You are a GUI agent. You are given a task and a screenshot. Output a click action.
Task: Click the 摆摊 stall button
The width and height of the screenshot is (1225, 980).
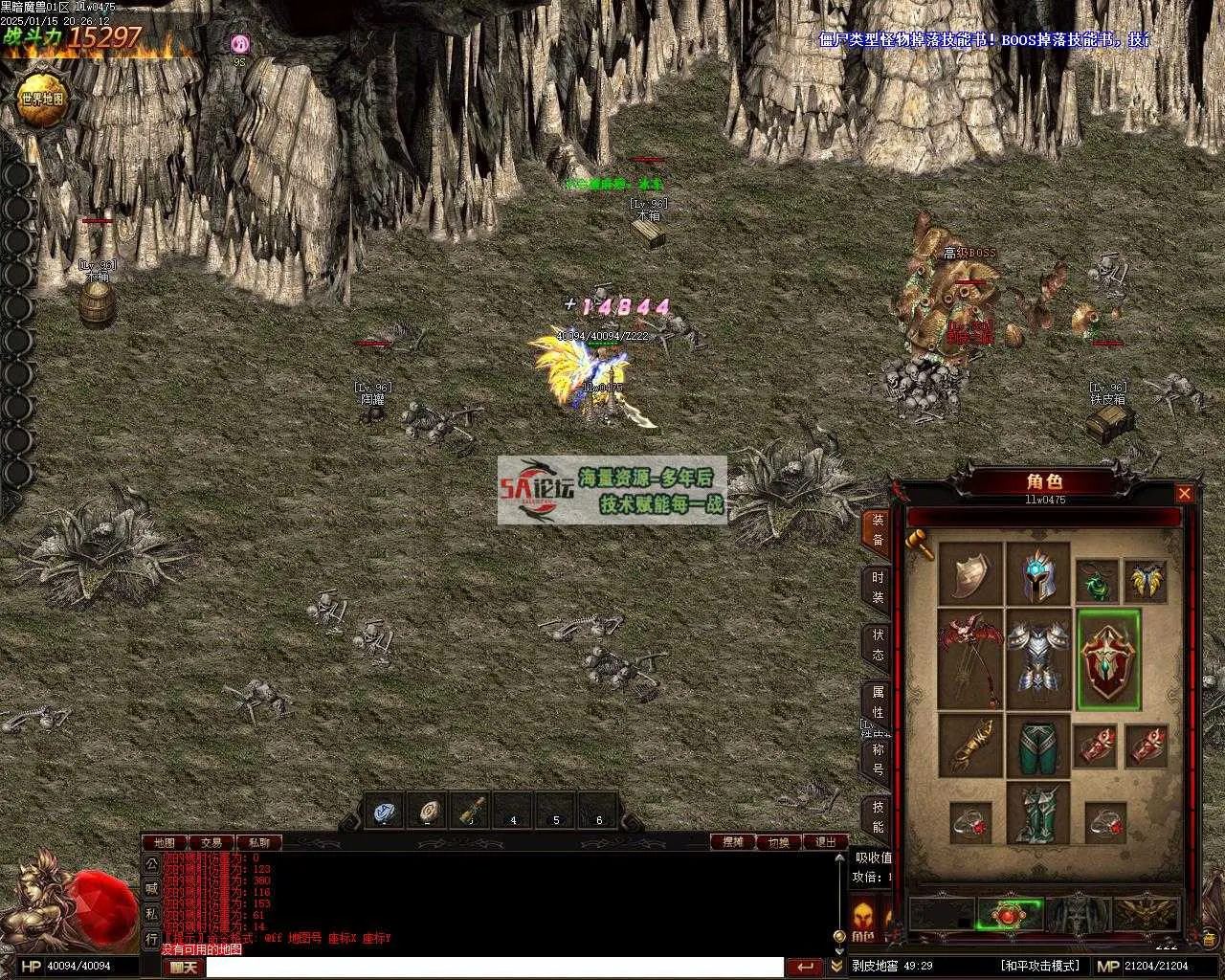[x=733, y=842]
